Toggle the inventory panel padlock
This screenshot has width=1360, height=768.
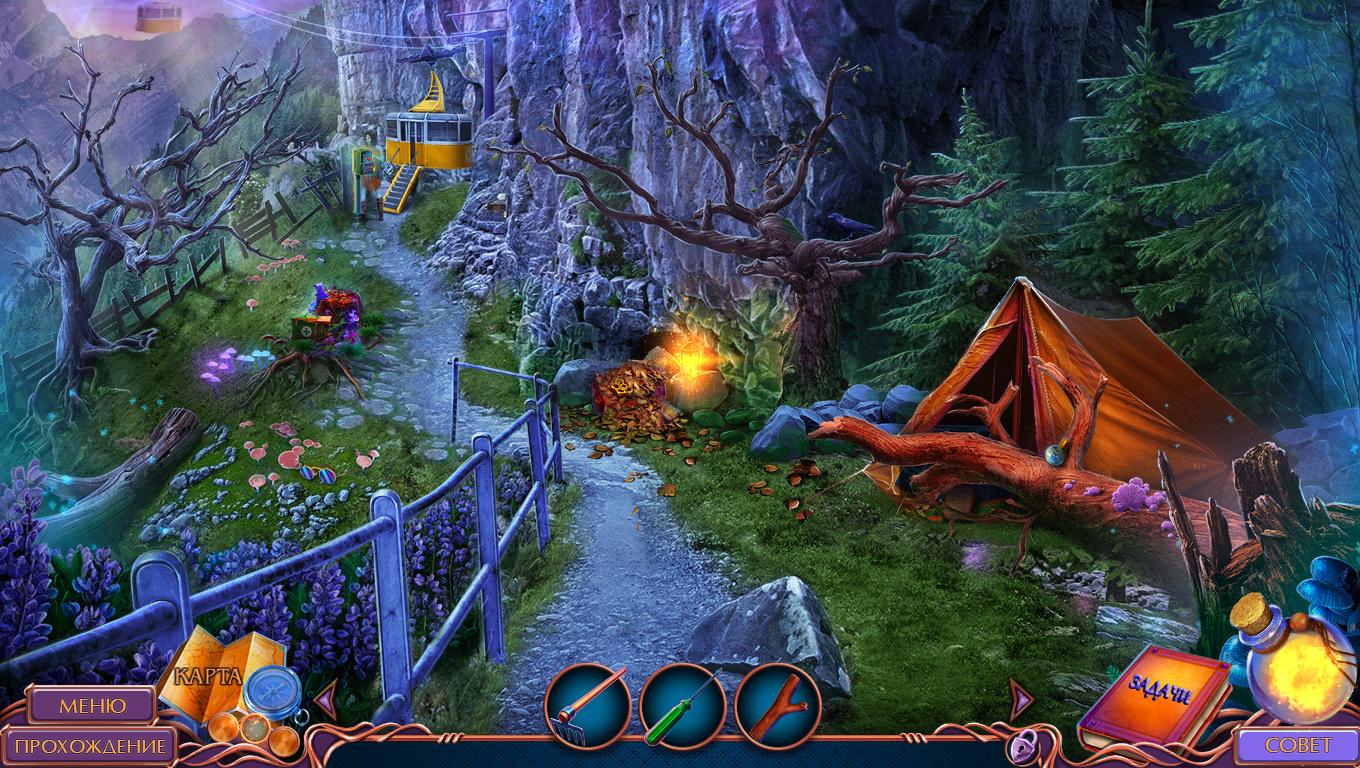point(1021,745)
